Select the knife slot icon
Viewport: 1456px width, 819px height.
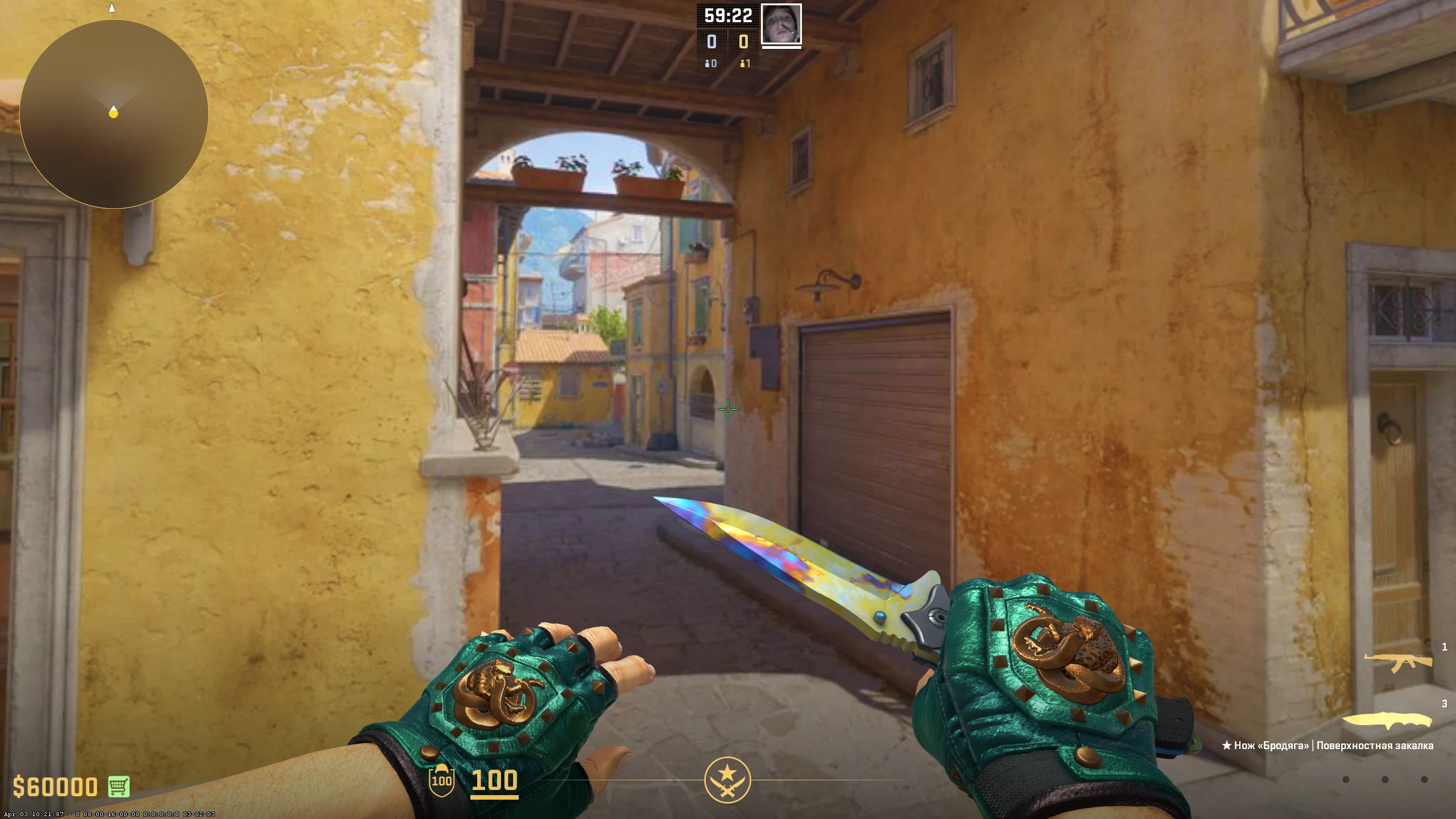pyautogui.click(x=1388, y=719)
